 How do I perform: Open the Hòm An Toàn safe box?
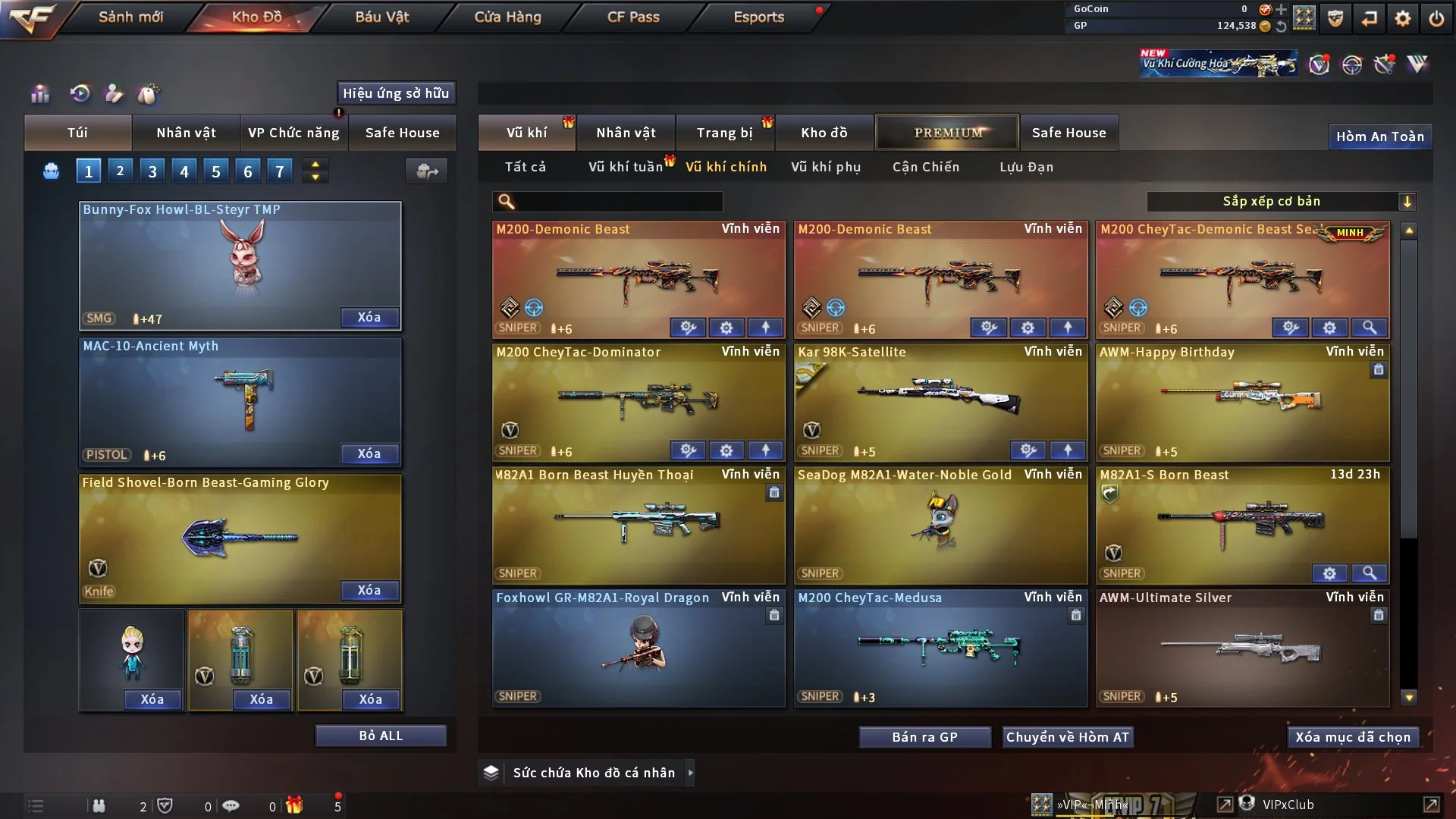point(1379,136)
